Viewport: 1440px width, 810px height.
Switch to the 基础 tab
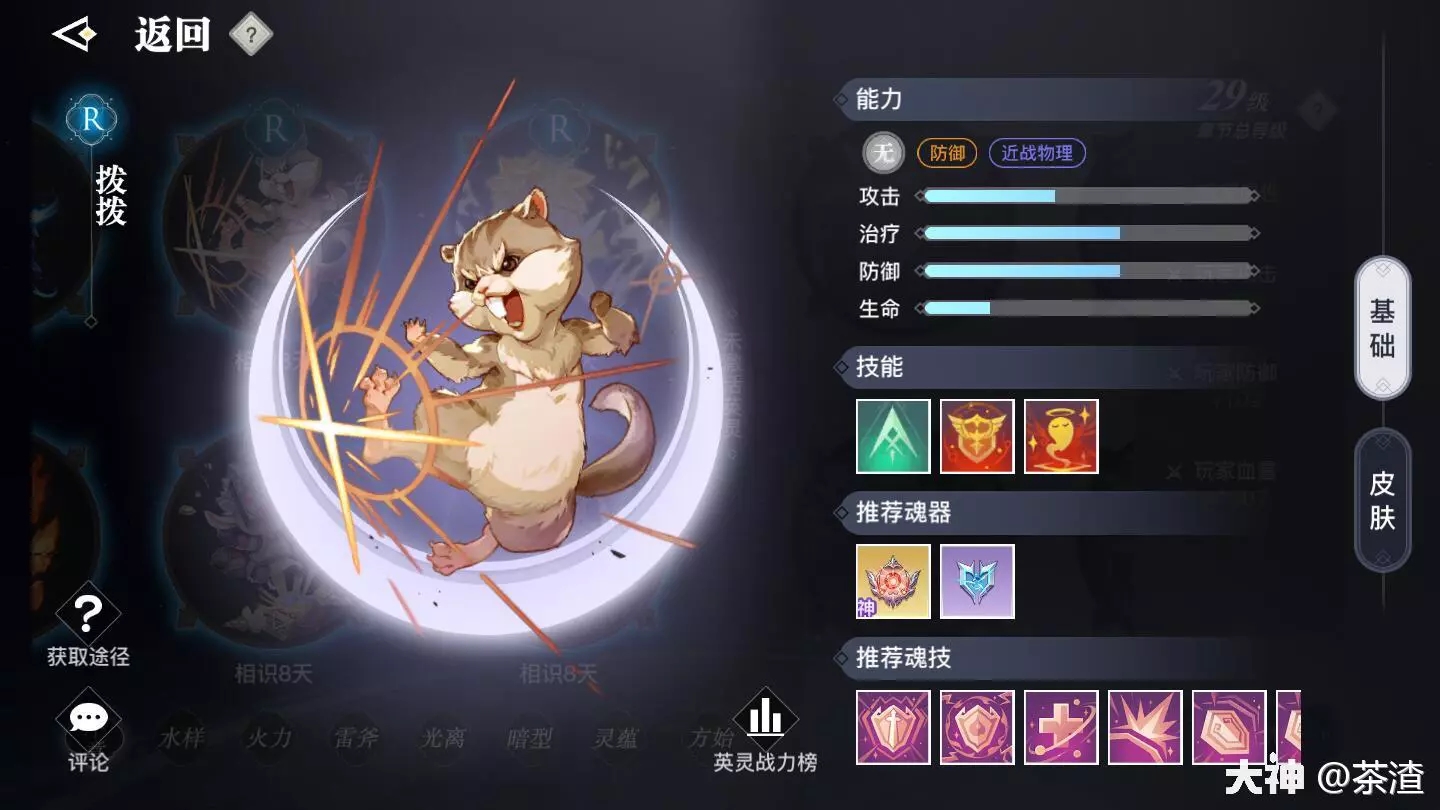[1382, 328]
